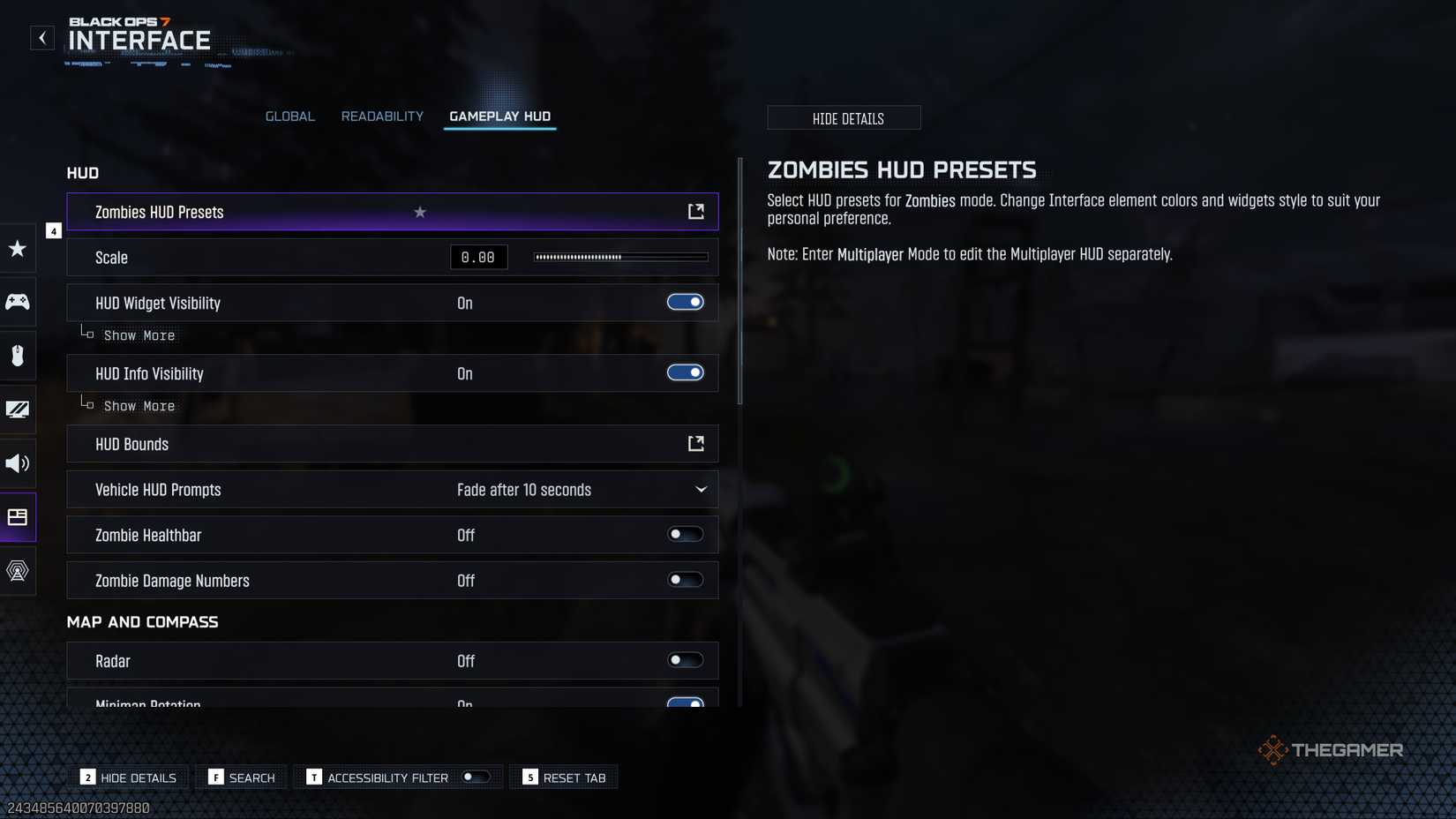Adjust the HUD Scale slider

point(620,257)
